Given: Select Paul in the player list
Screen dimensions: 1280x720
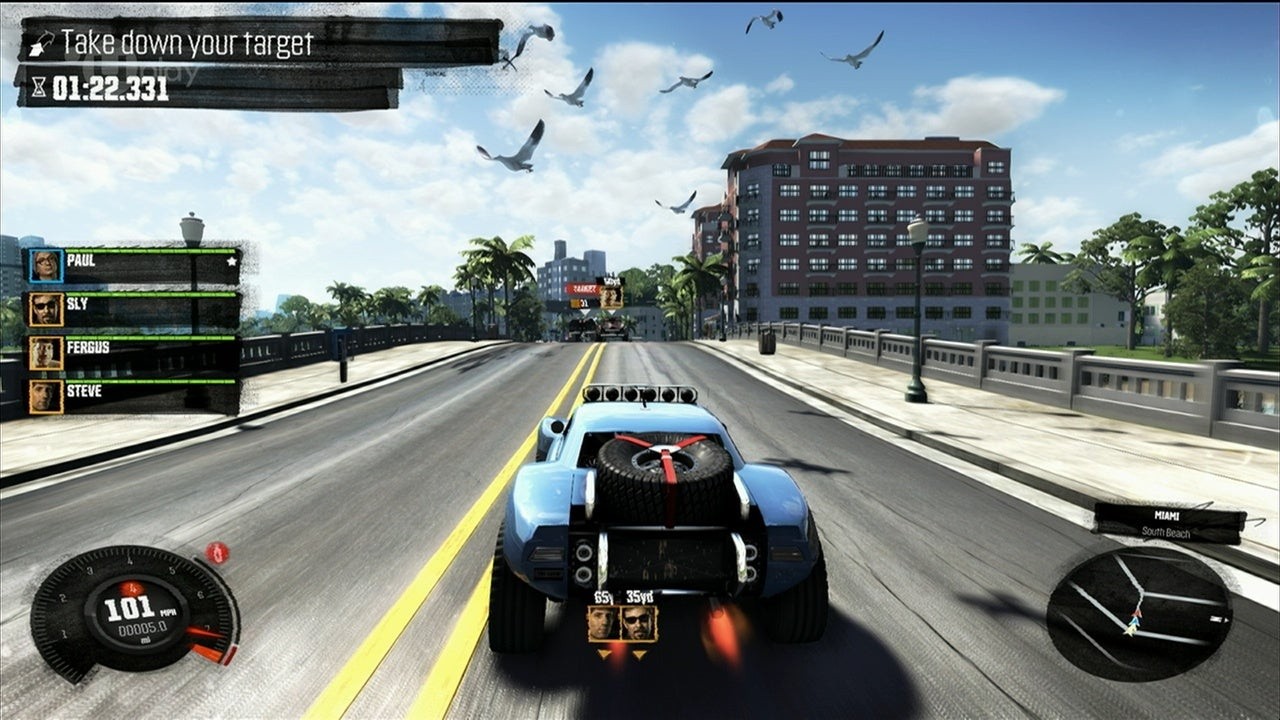Looking at the screenshot, I should [x=133, y=266].
